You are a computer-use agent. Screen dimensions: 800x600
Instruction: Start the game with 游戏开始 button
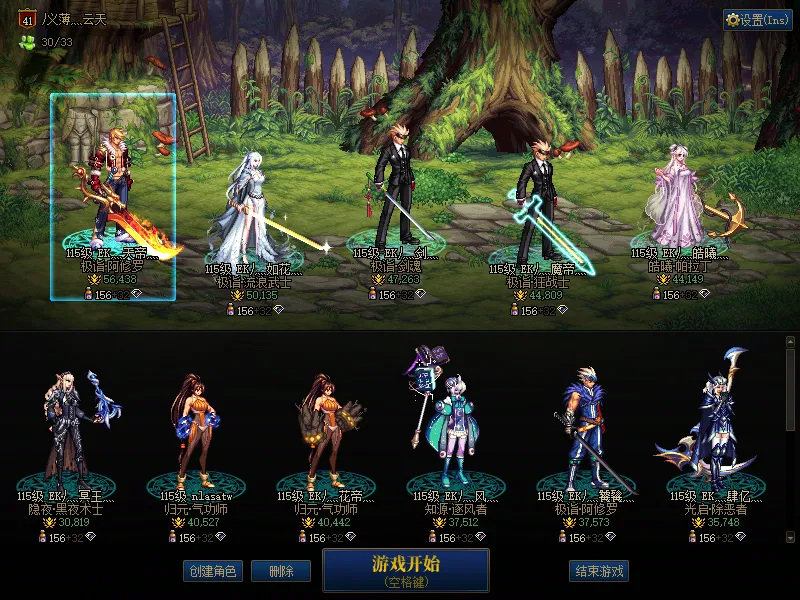[x=405, y=569]
